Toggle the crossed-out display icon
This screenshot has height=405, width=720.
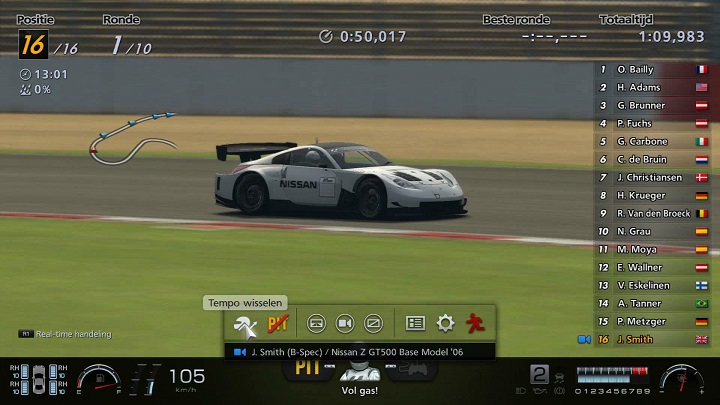pyautogui.click(x=373, y=324)
